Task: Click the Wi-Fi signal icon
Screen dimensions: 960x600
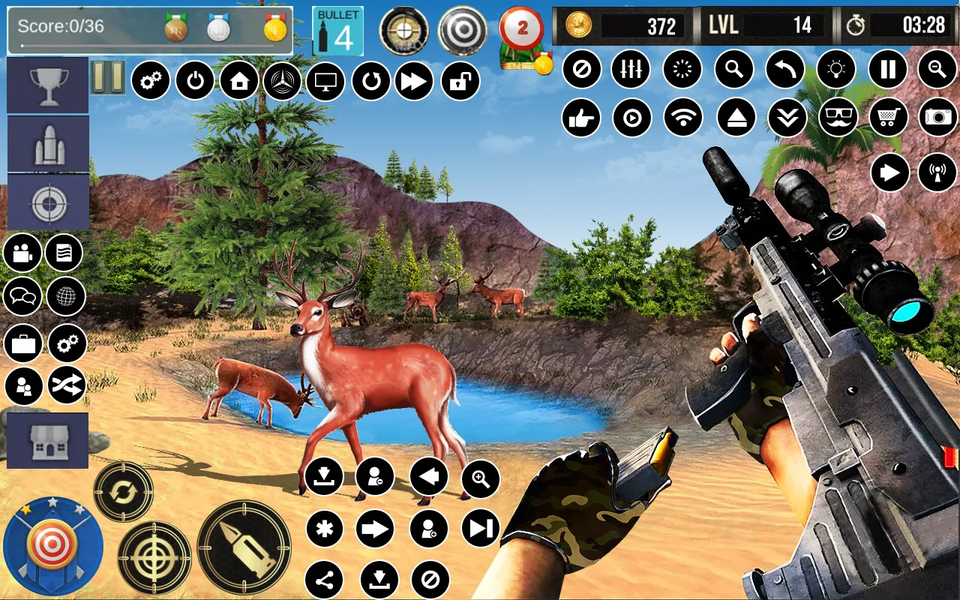Action: (683, 118)
